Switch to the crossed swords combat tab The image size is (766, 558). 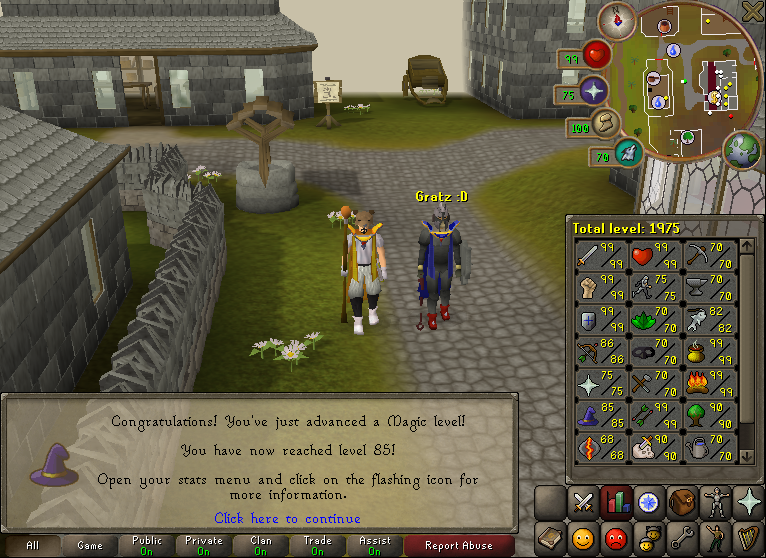click(582, 502)
